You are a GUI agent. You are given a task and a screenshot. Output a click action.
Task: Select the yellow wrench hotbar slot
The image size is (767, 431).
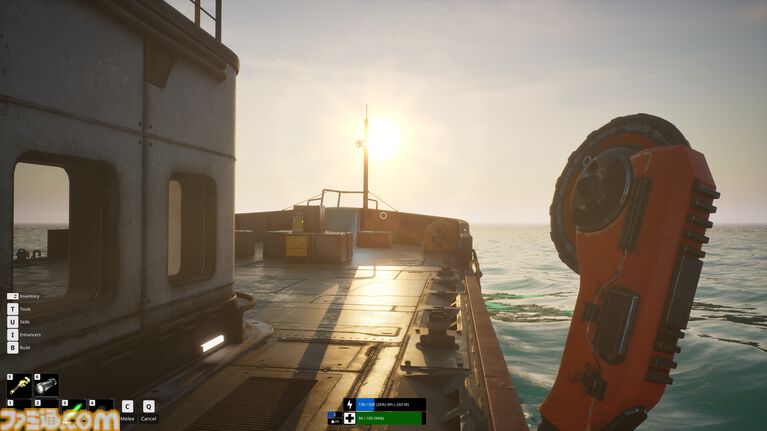coord(19,386)
